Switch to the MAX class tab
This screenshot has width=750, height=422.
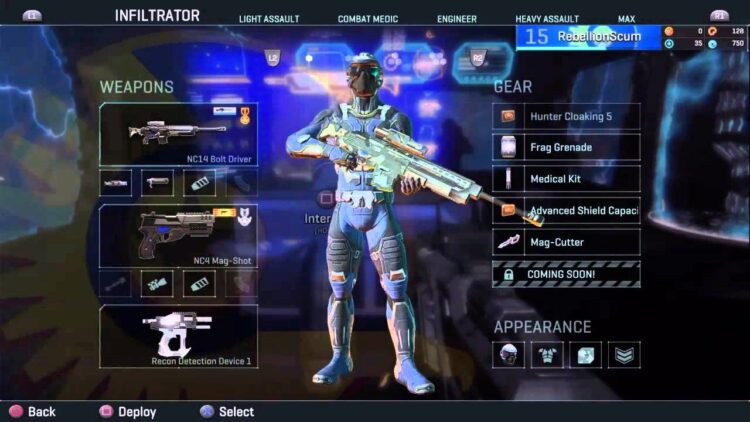pyautogui.click(x=626, y=19)
